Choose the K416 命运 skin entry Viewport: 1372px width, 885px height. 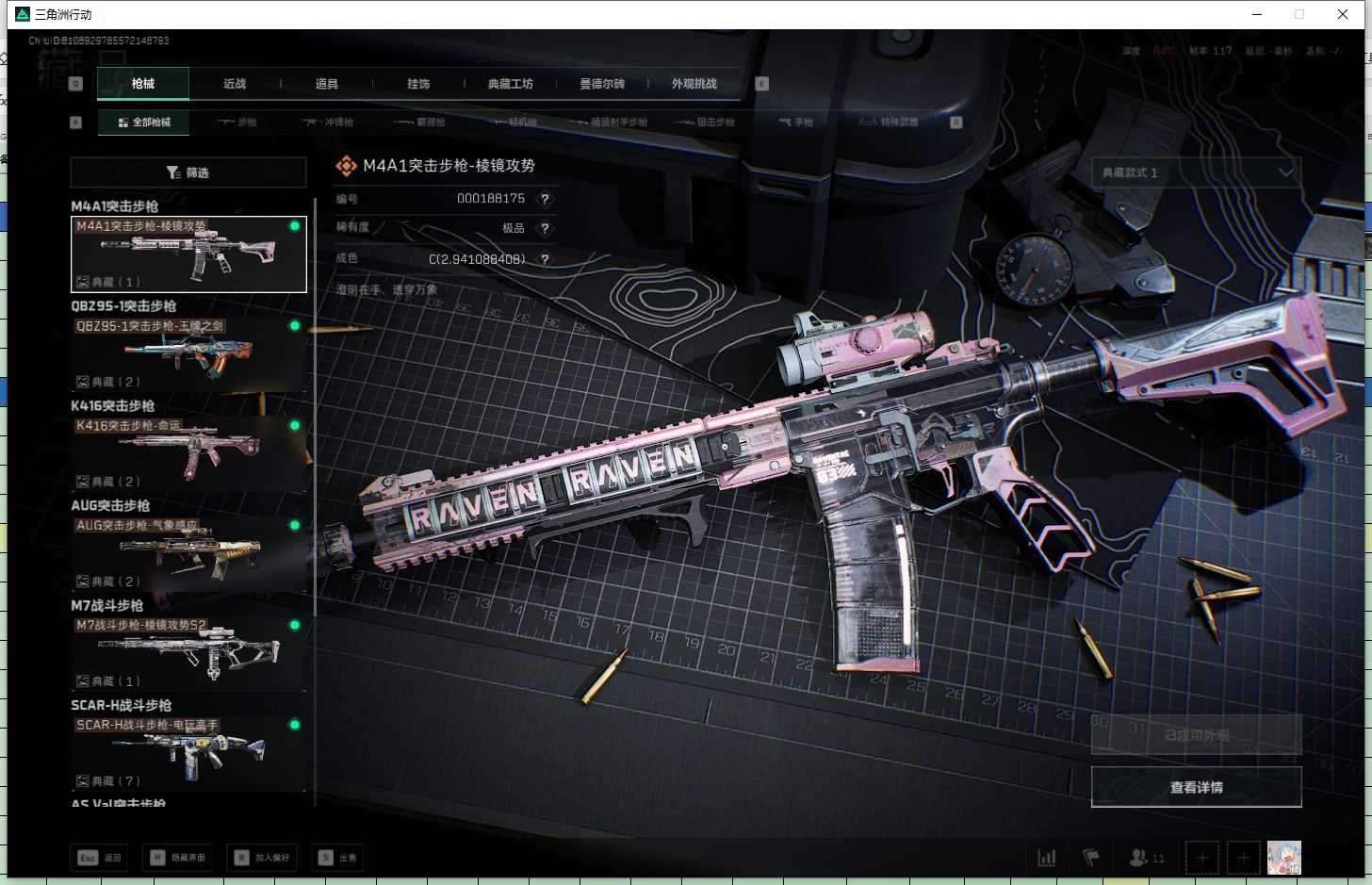pos(188,454)
